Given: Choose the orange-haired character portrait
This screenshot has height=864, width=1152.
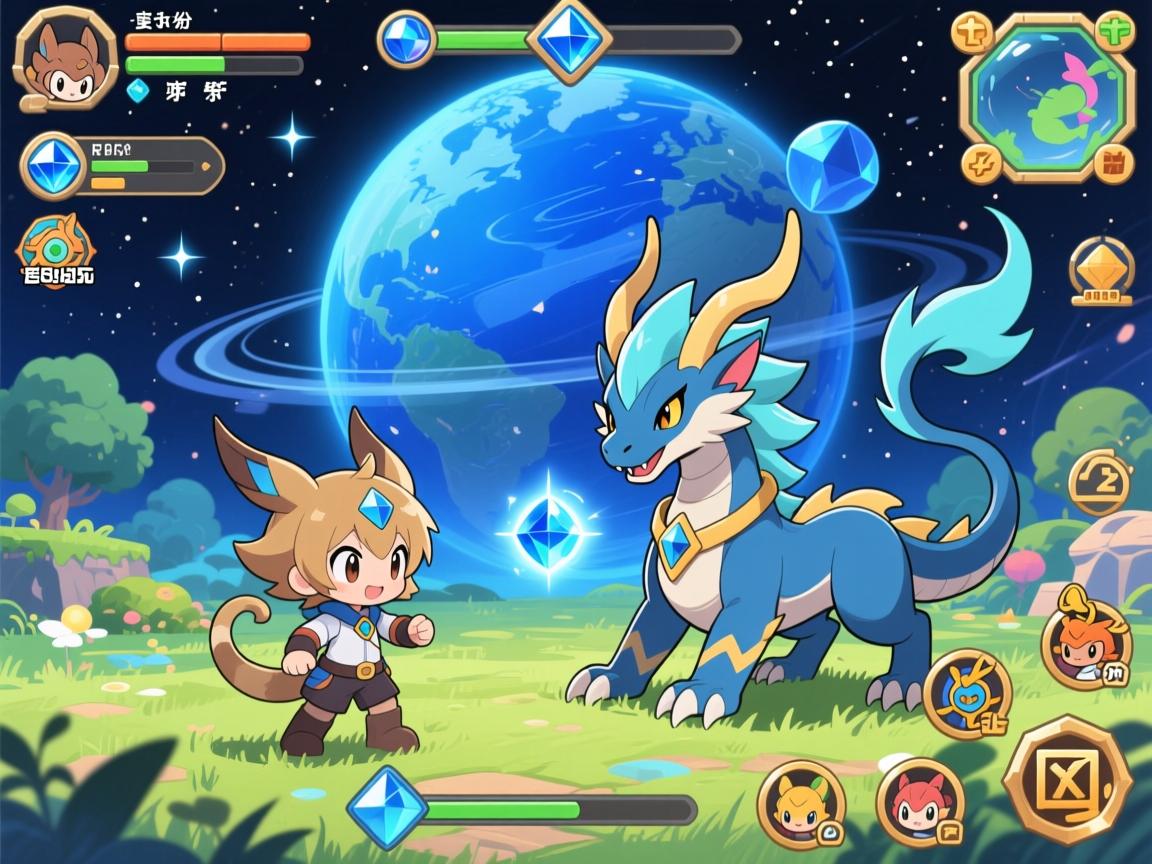Looking at the screenshot, I should point(1086,643).
